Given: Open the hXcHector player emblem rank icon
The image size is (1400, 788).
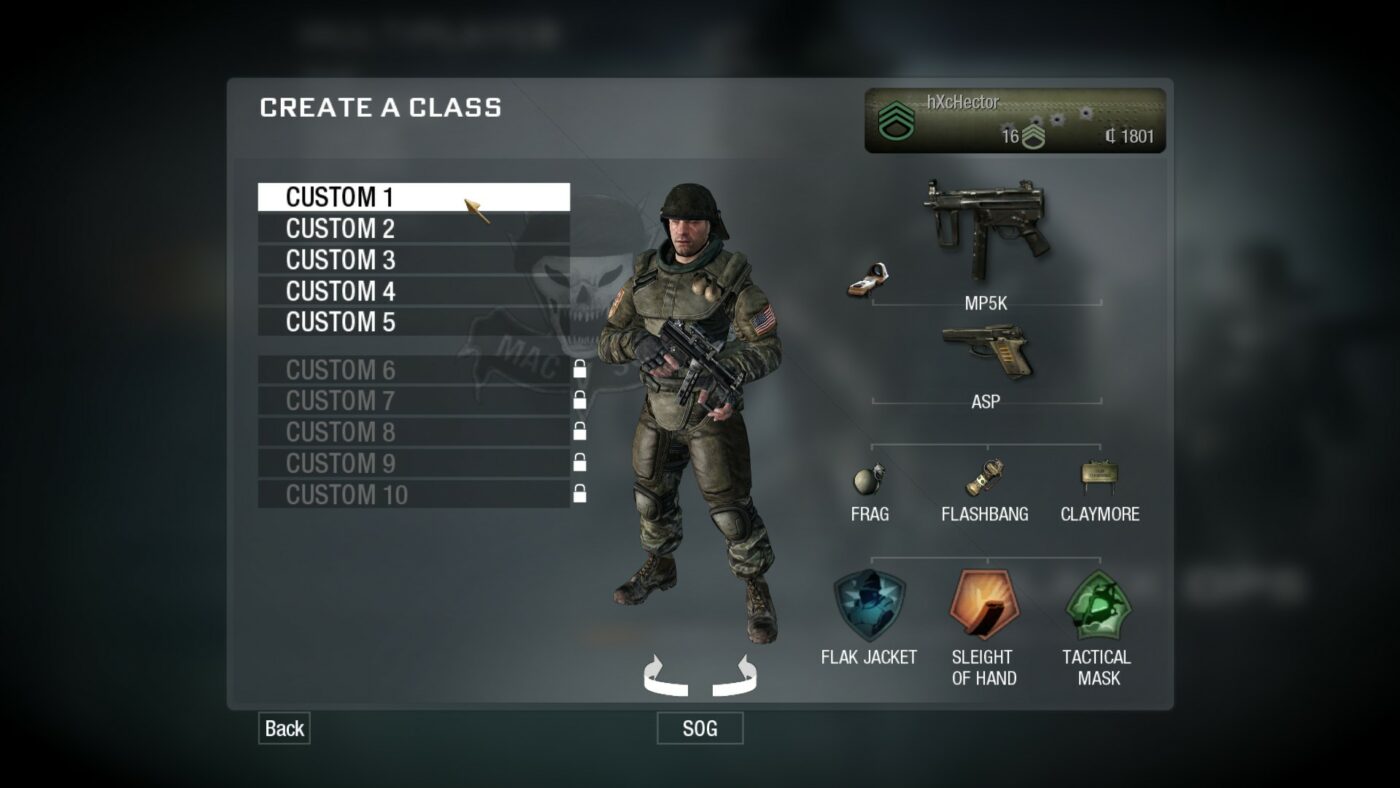Looking at the screenshot, I should tap(895, 118).
